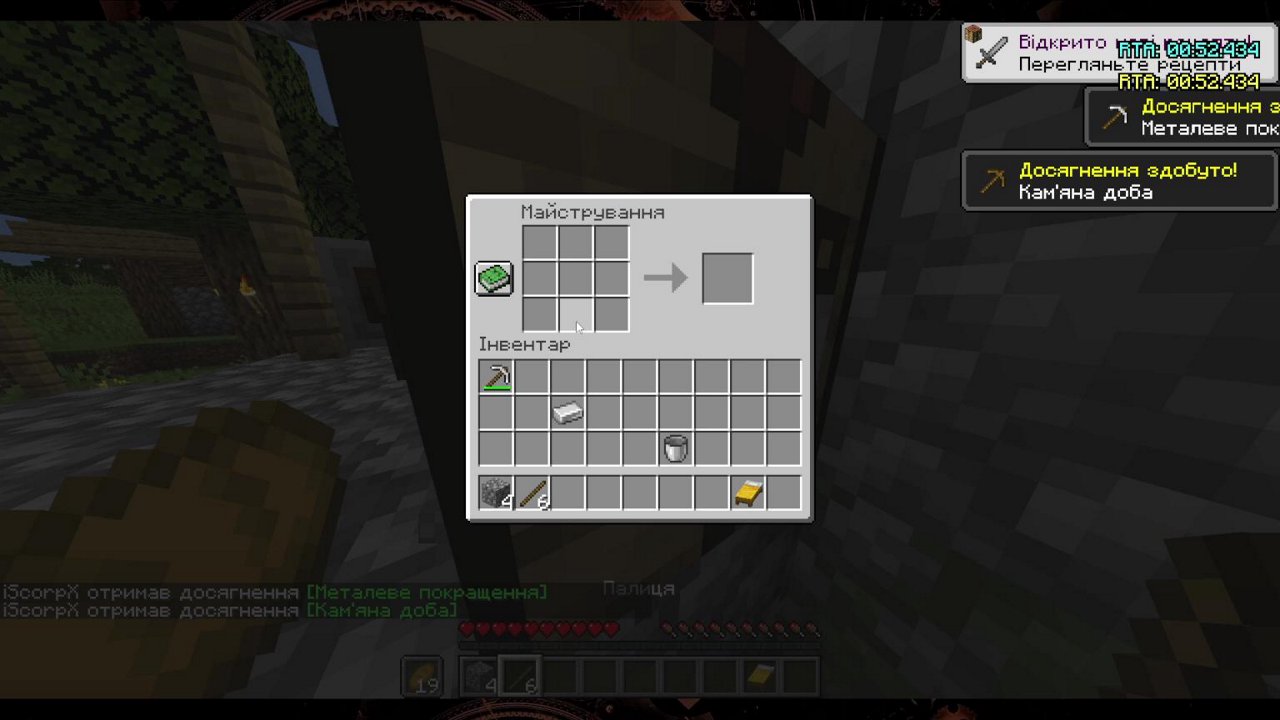Click the iron pickaxe icon in Металеве покращення toast
The image size is (1280, 720).
1113,116
